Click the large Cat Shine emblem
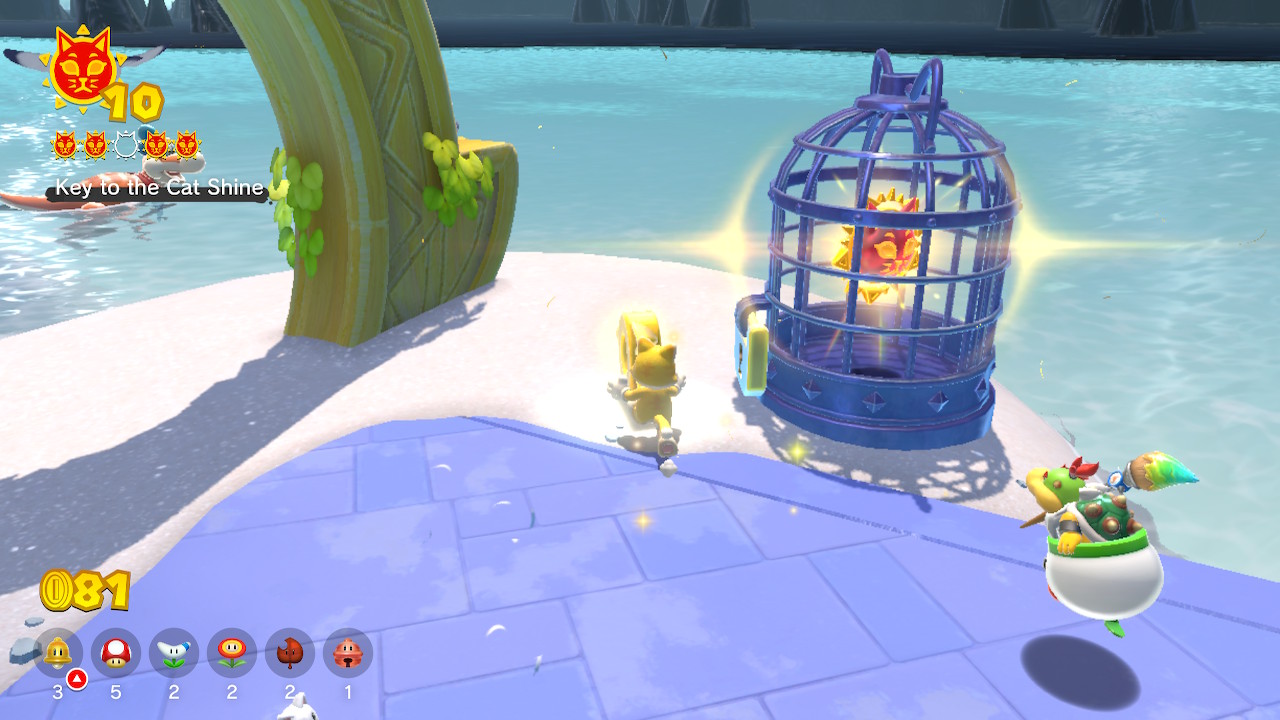The height and width of the screenshot is (720, 1280). point(82,68)
